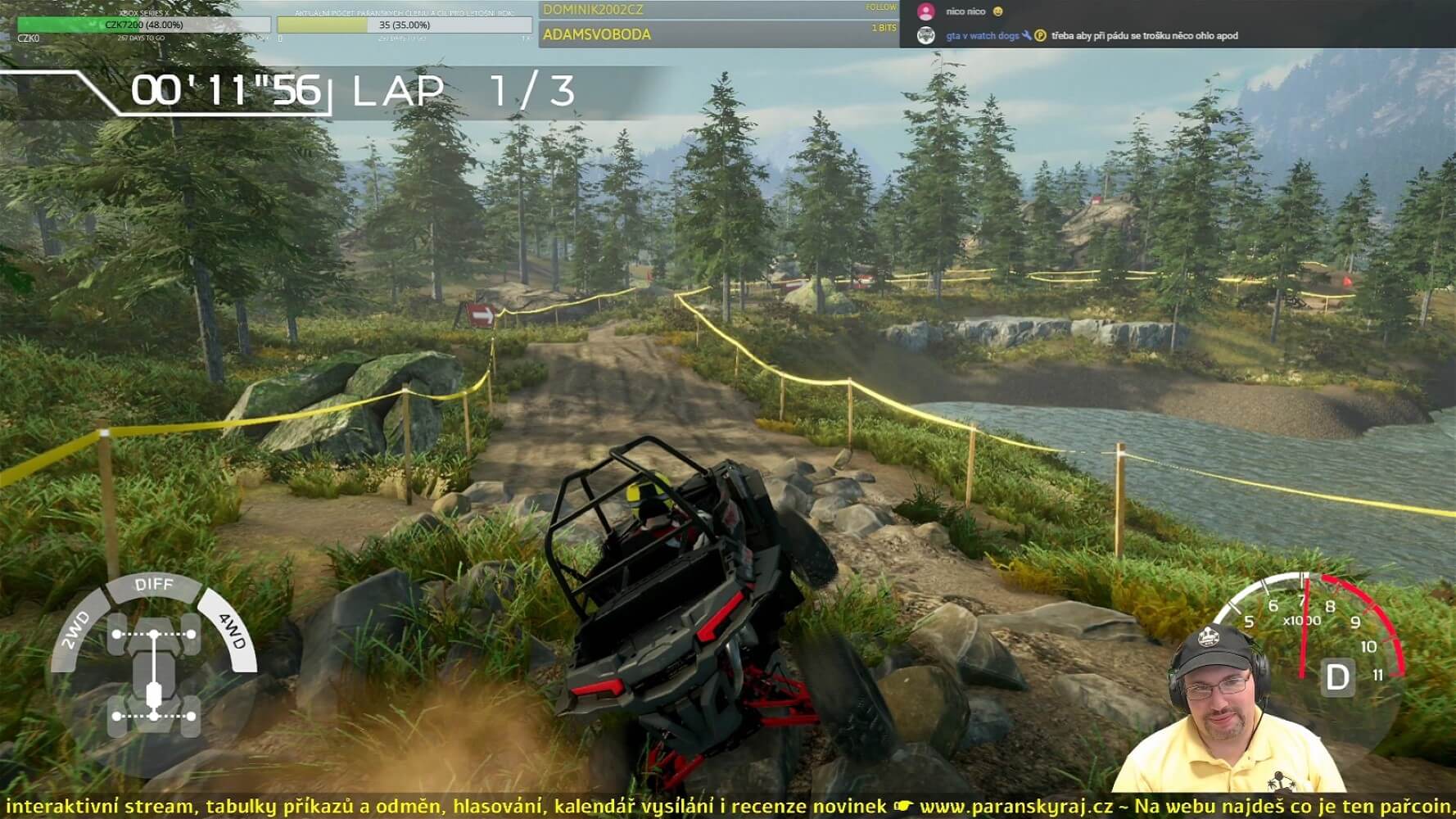Click the D gear indicator
Image resolution: width=1456 pixels, height=819 pixels.
point(1336,678)
